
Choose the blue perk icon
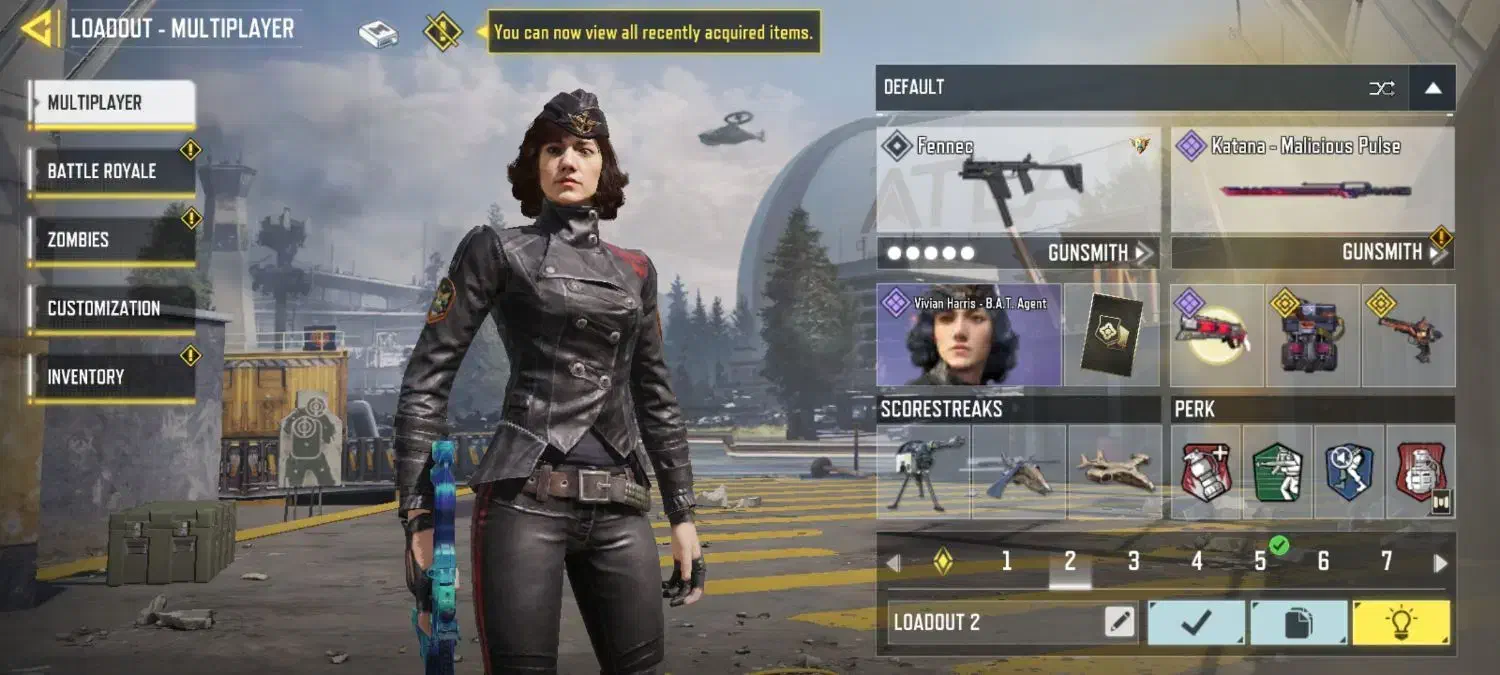click(x=1349, y=472)
